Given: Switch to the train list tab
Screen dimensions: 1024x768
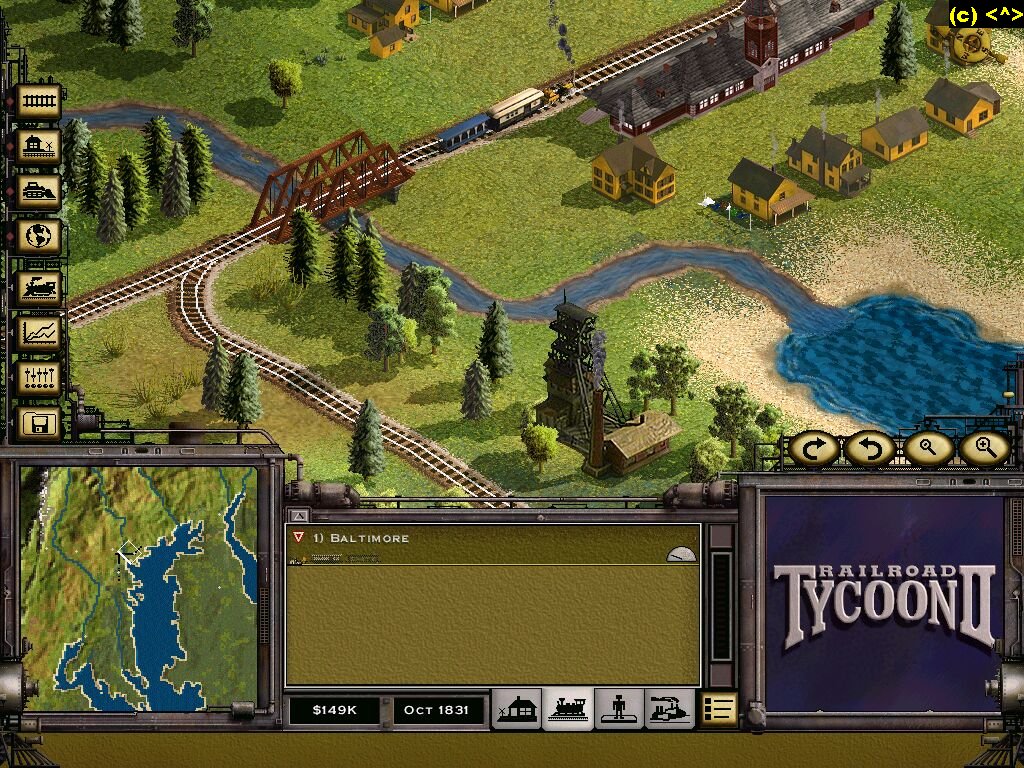Looking at the screenshot, I should [568, 709].
